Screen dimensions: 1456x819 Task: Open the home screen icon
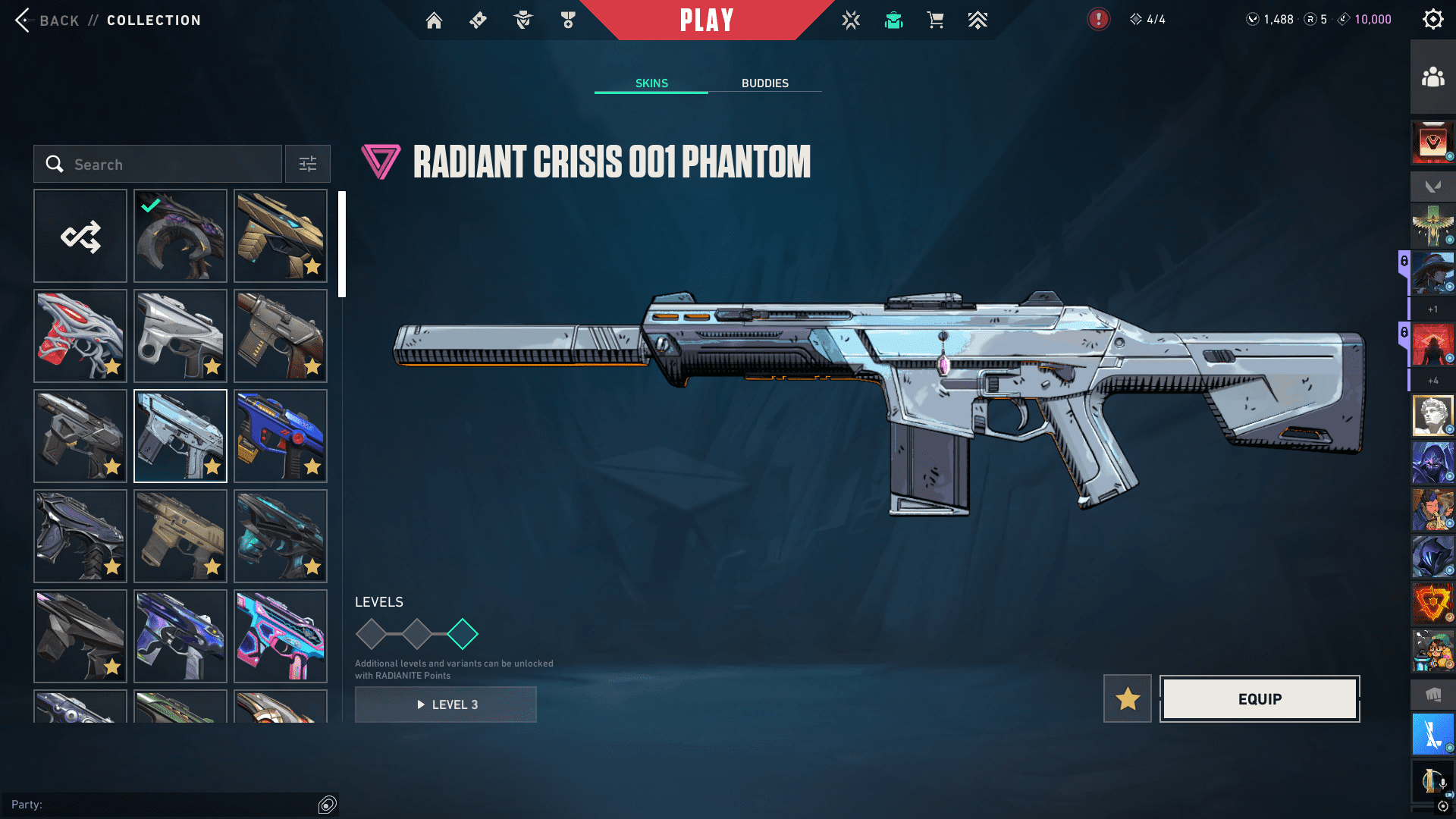click(x=434, y=20)
